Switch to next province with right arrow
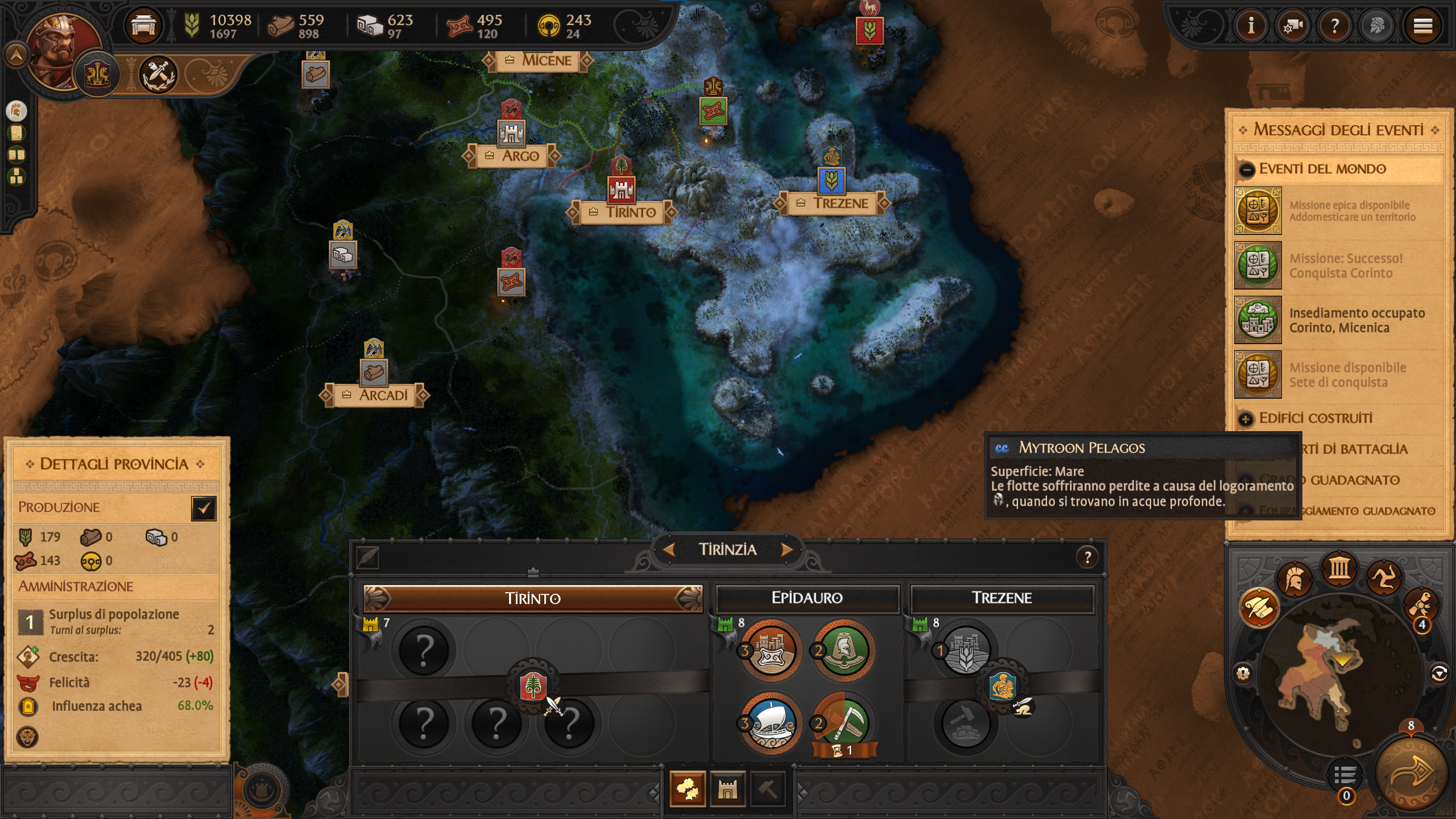1456x819 pixels. [787, 549]
